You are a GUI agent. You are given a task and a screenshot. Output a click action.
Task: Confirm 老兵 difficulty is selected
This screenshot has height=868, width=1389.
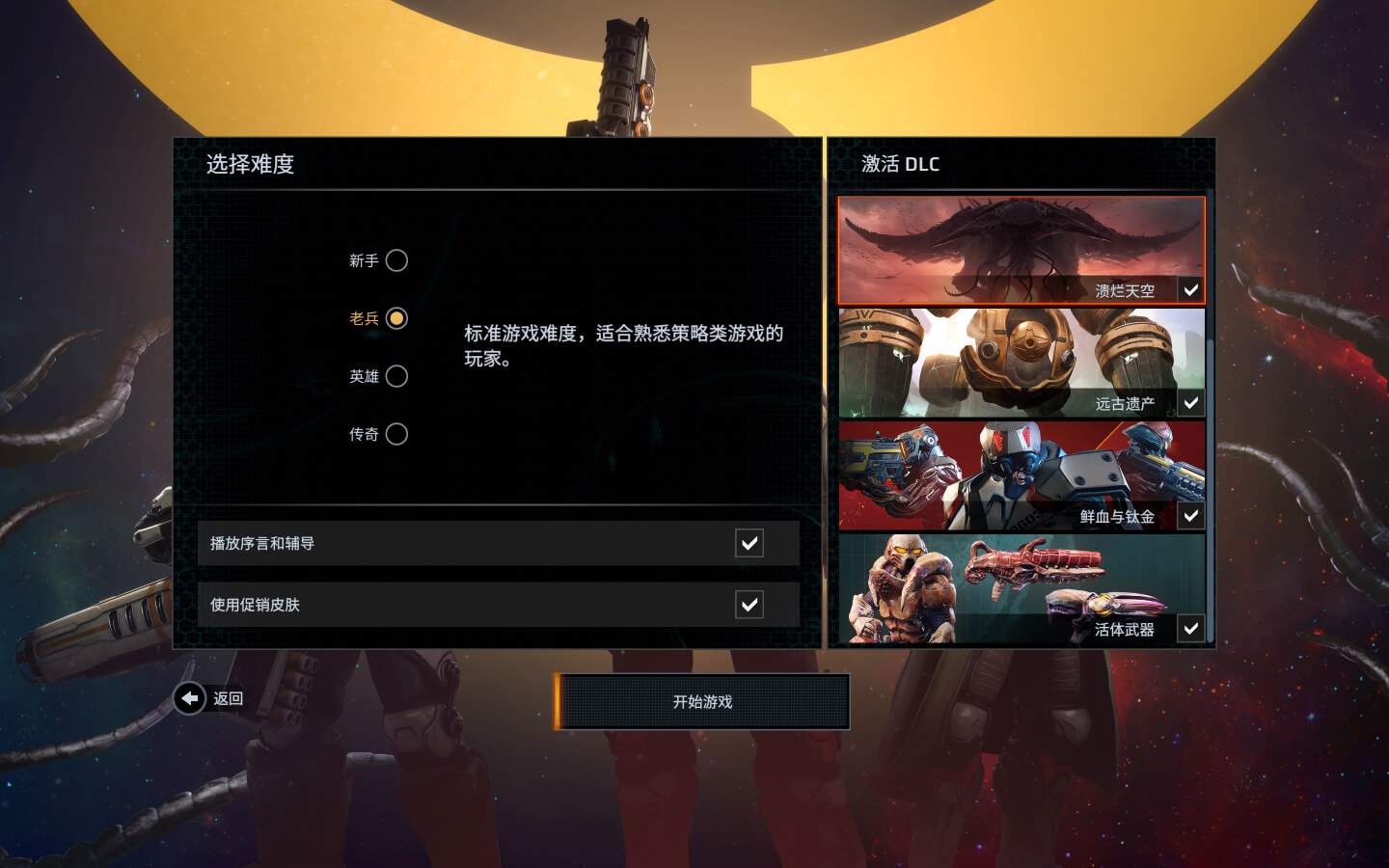396,318
